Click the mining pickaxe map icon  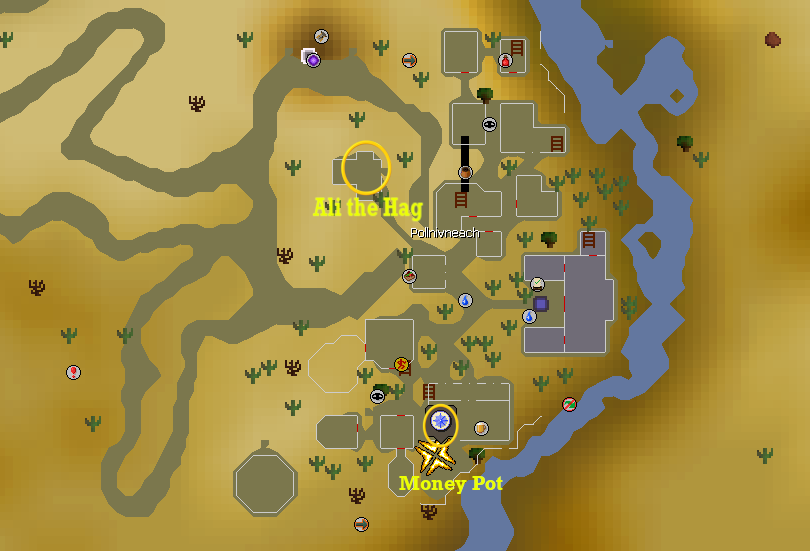pyautogui.click(x=322, y=37)
